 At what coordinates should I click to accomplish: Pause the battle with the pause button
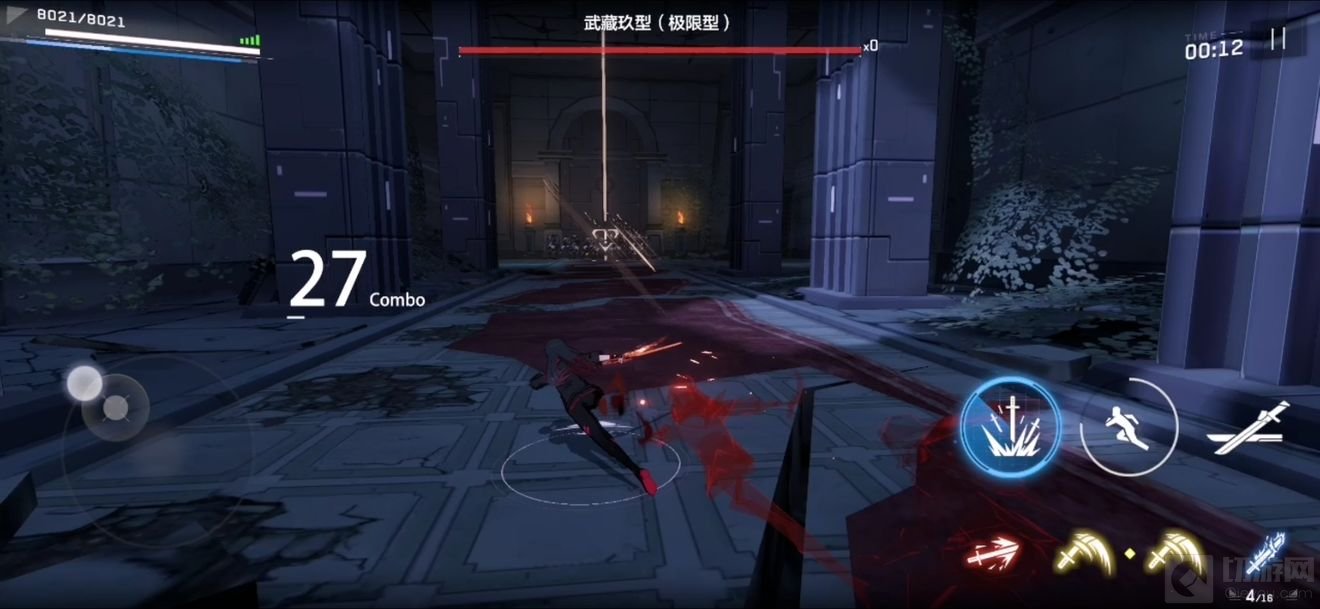click(x=1278, y=39)
